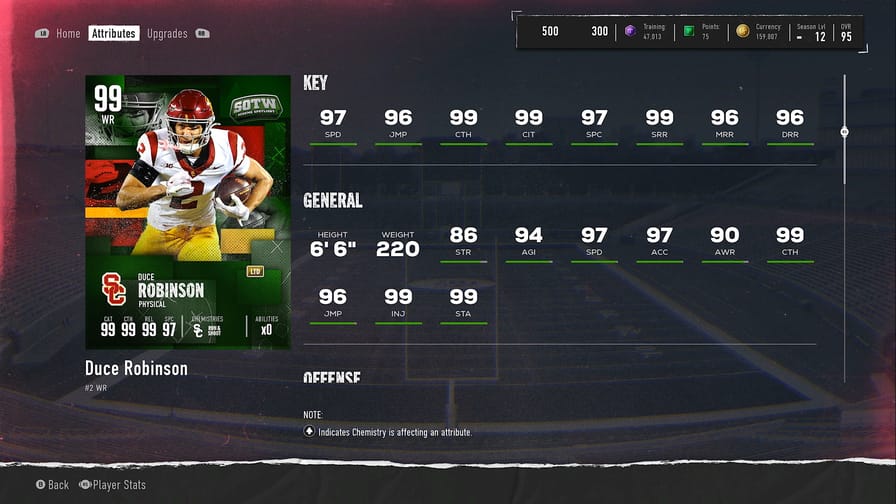The image size is (896, 504).
Task: Click the green Points icon
Action: [x=688, y=31]
